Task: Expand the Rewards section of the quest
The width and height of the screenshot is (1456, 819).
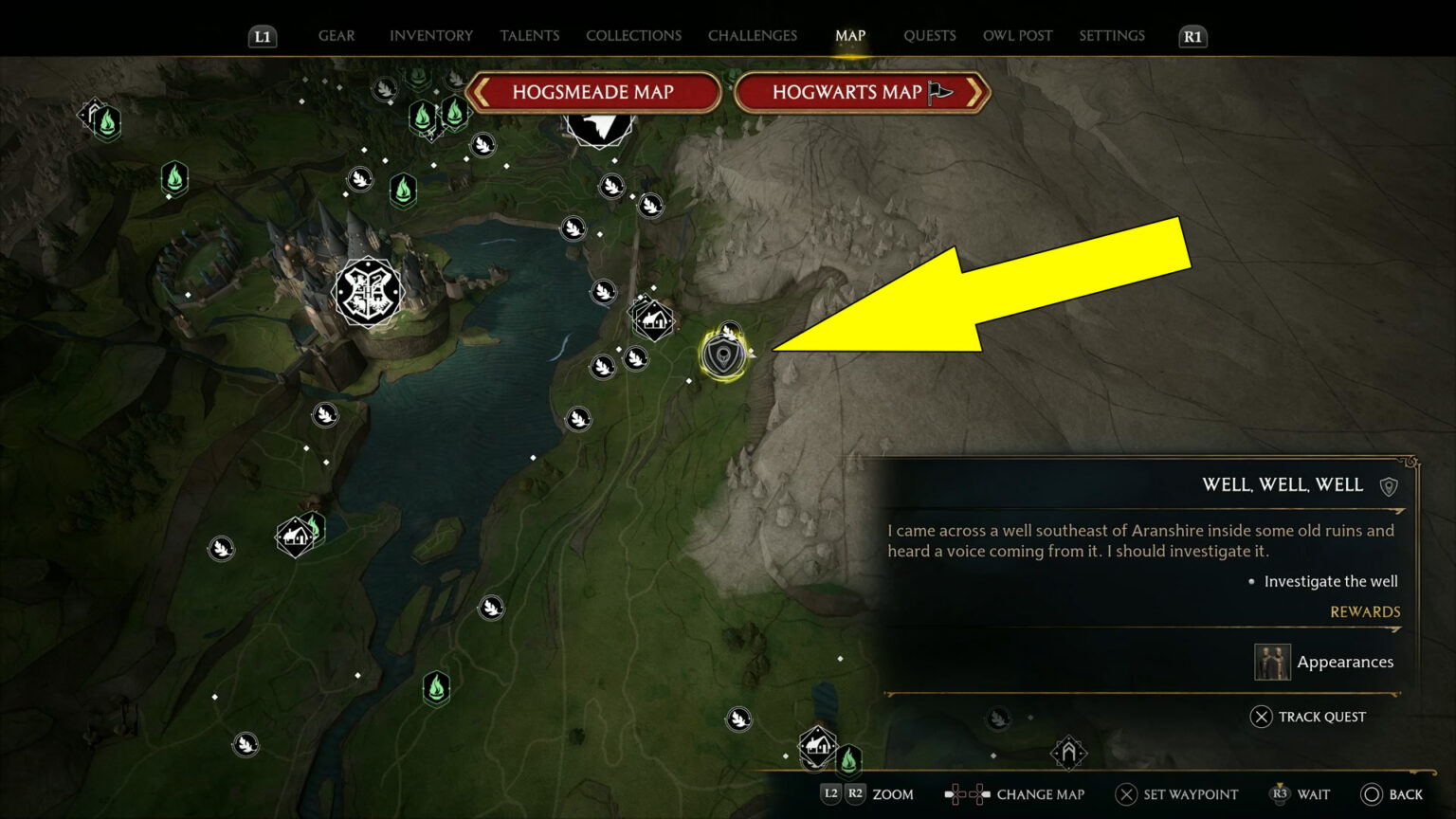Action: click(1365, 611)
